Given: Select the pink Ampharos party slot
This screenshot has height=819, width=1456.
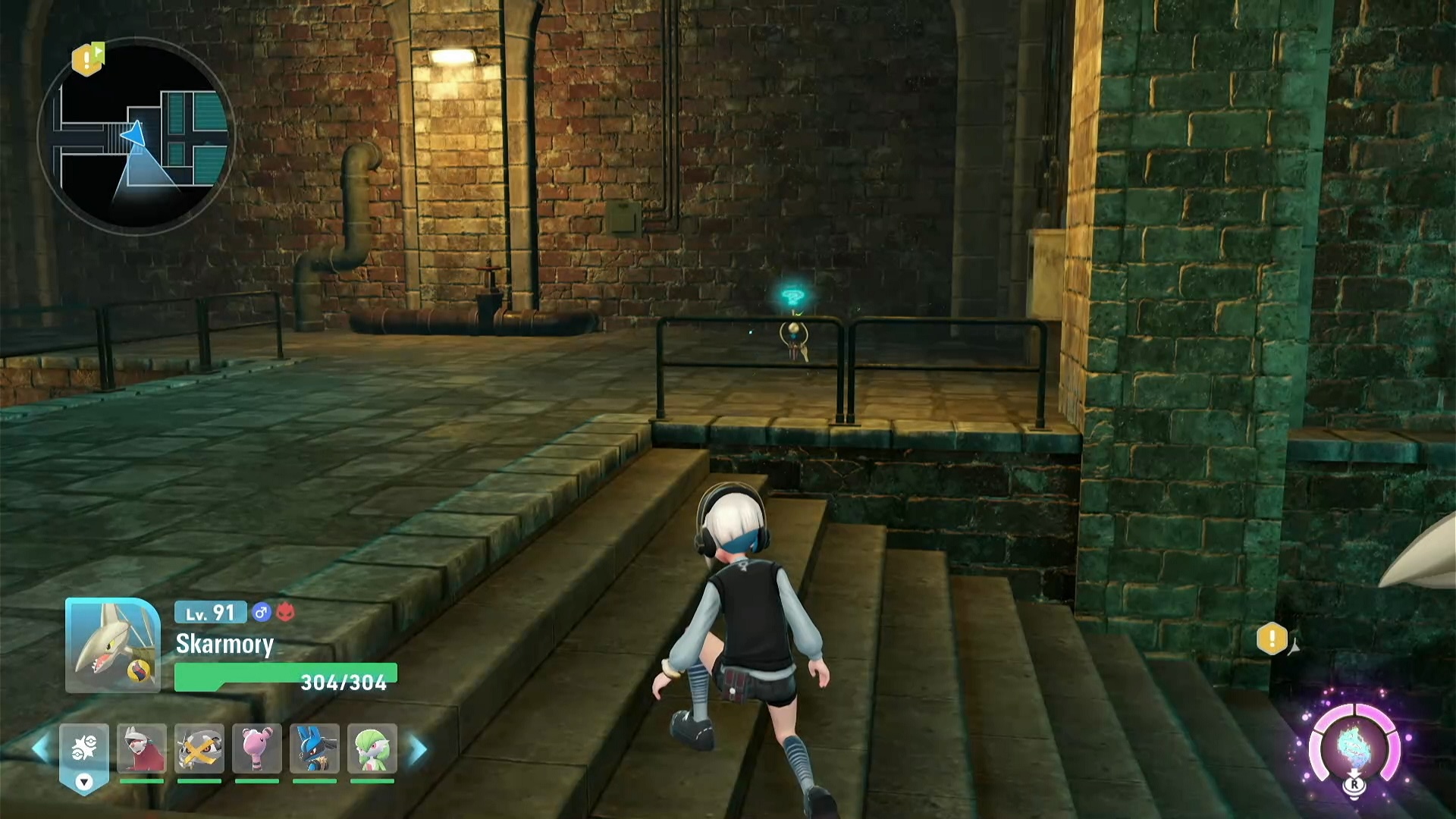Looking at the screenshot, I should pyautogui.click(x=257, y=749).
